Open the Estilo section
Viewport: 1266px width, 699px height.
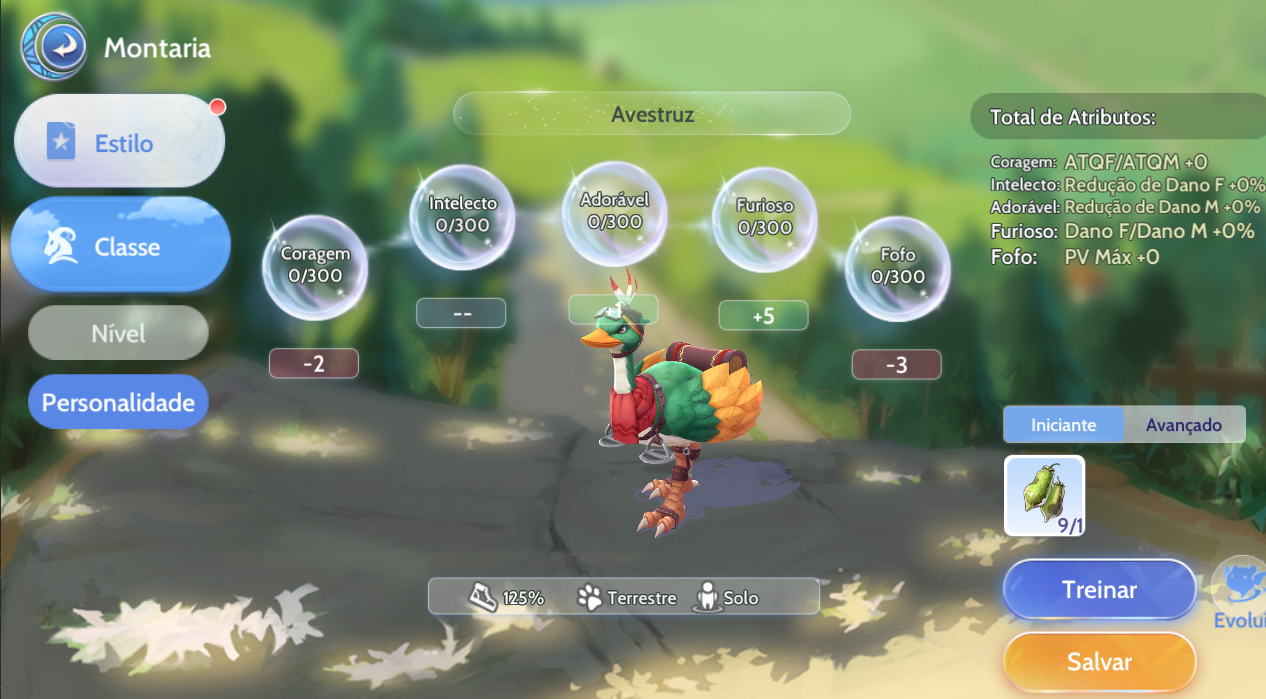tap(119, 143)
